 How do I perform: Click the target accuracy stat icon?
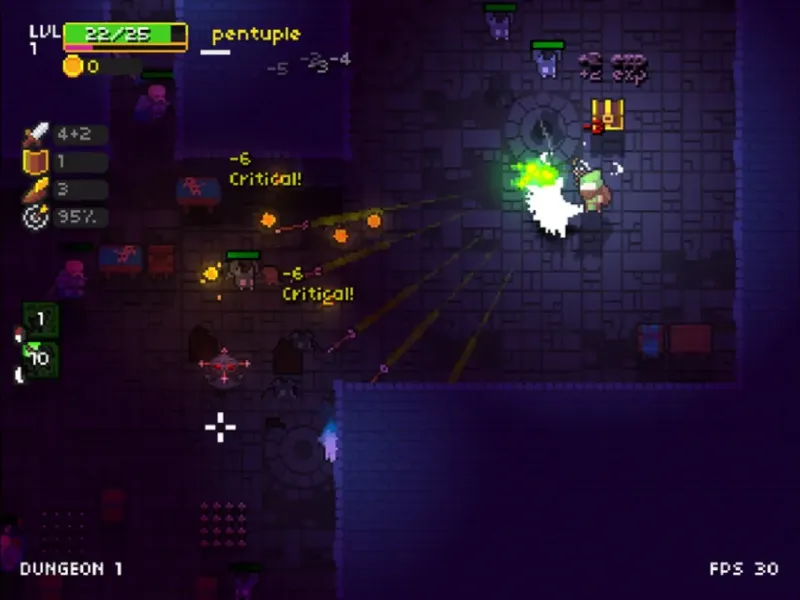point(36,216)
